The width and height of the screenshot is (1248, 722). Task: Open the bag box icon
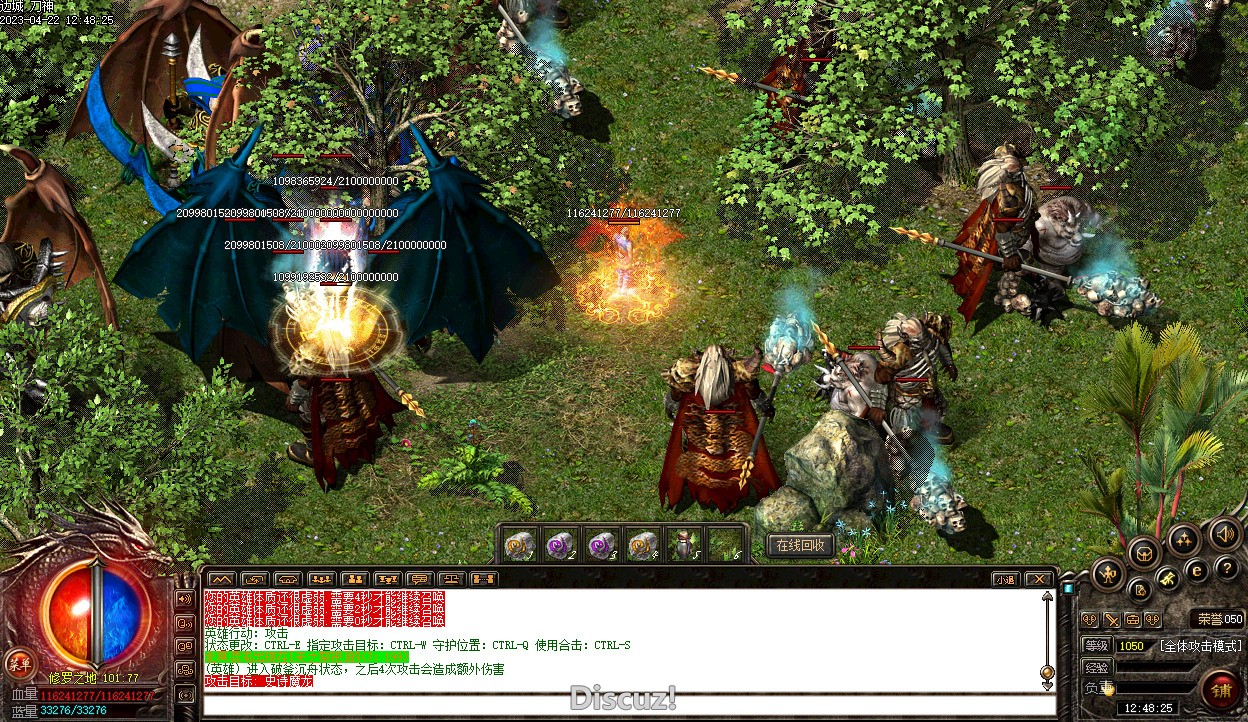pos(1143,551)
